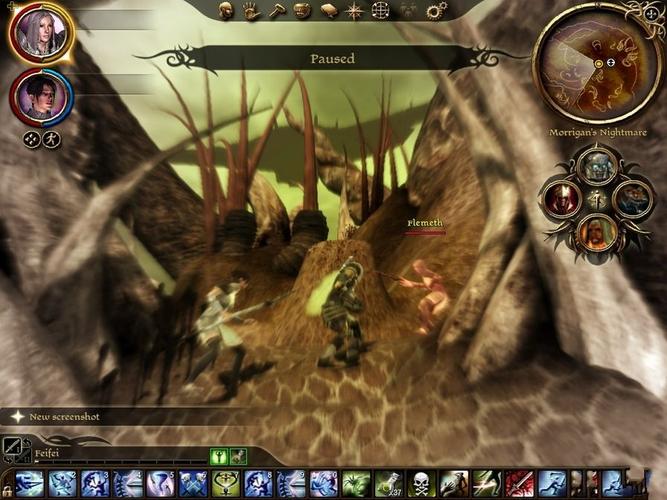The width and height of the screenshot is (667, 500).
Task: Select the dark-haired companion portrait
Action: 40,97
